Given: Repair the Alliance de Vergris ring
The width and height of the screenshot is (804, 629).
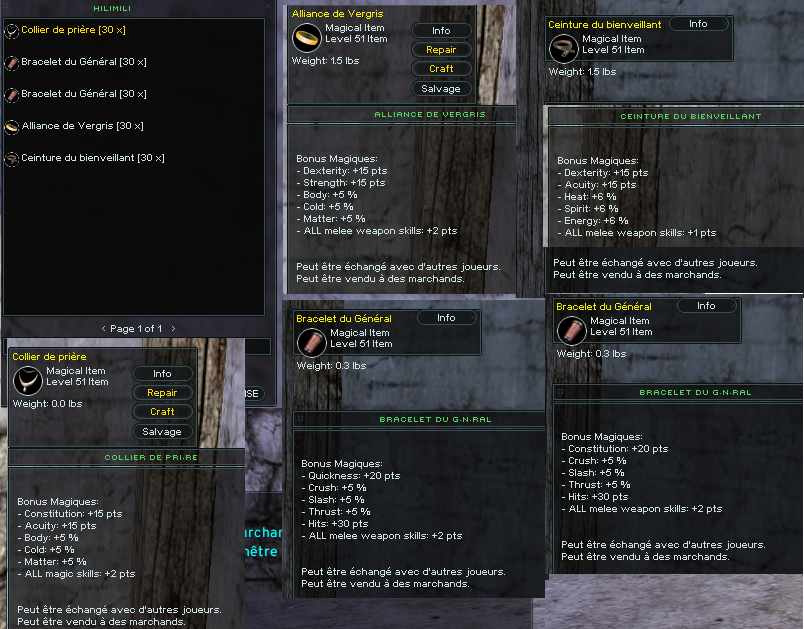Looking at the screenshot, I should [441, 50].
